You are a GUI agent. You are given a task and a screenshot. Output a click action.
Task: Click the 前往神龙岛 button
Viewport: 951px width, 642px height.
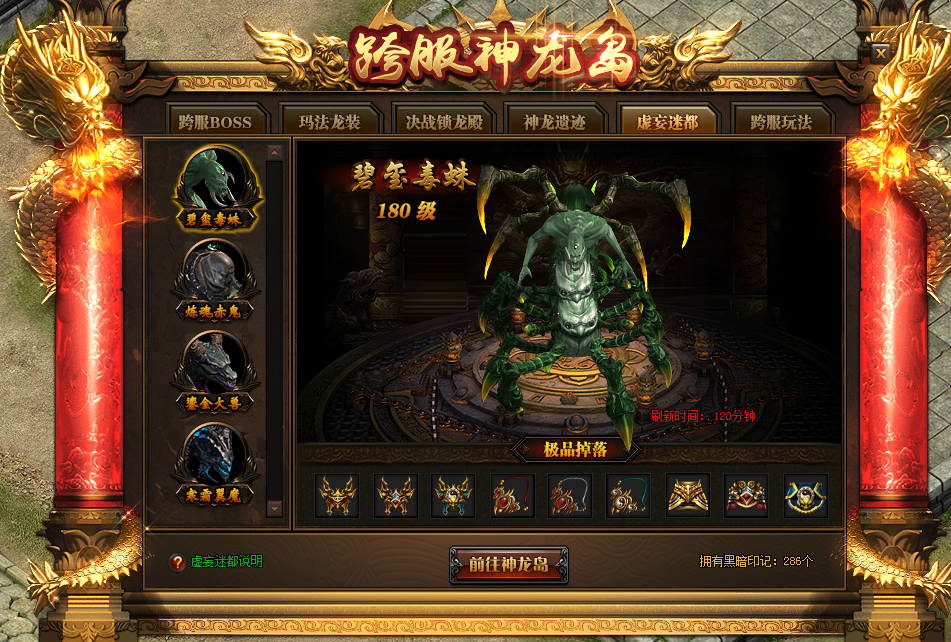(509, 564)
